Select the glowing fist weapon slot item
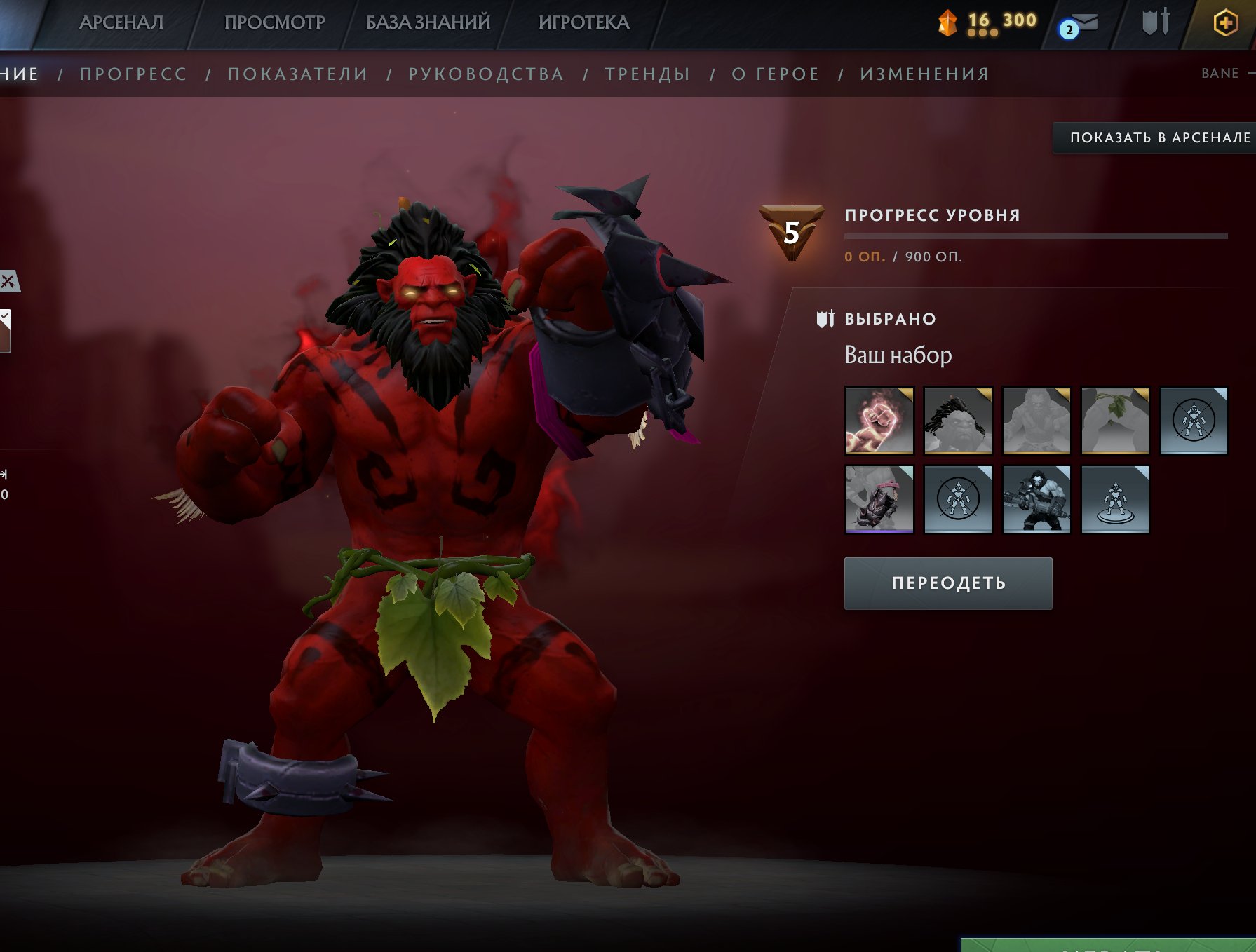Viewport: 1256px width, 952px height. pyautogui.click(x=879, y=422)
